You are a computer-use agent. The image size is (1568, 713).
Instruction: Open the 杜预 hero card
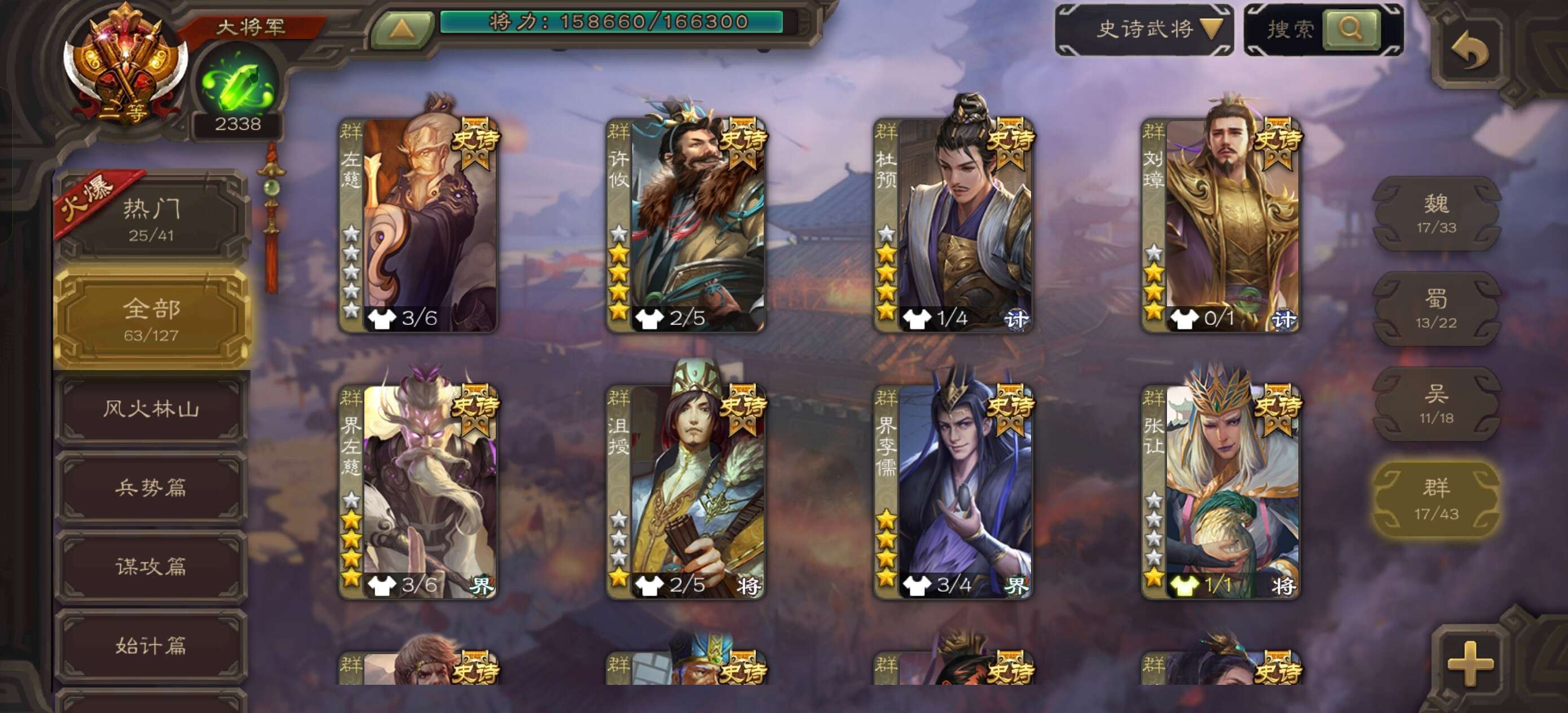coord(954,225)
